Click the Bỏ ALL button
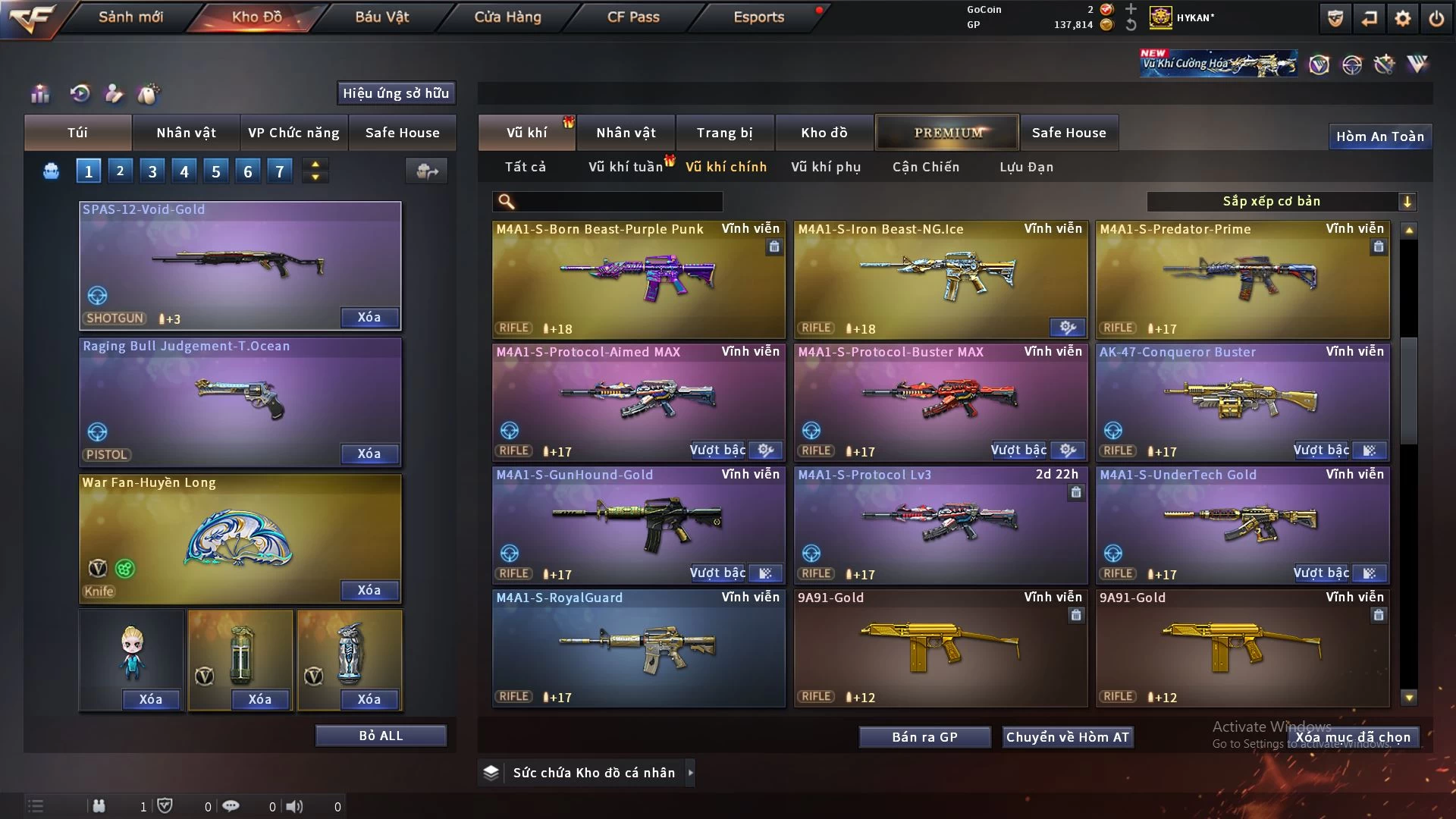The width and height of the screenshot is (1456, 819). 381,736
